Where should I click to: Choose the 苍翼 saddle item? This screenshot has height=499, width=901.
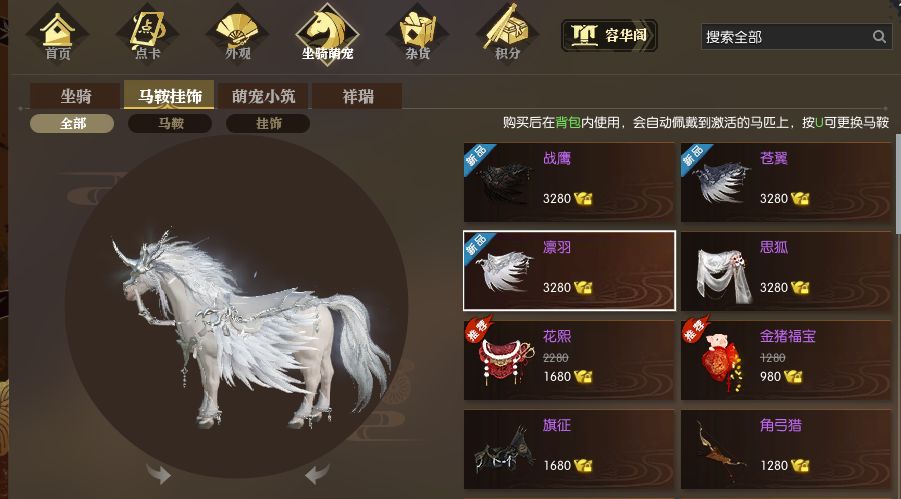[x=786, y=182]
